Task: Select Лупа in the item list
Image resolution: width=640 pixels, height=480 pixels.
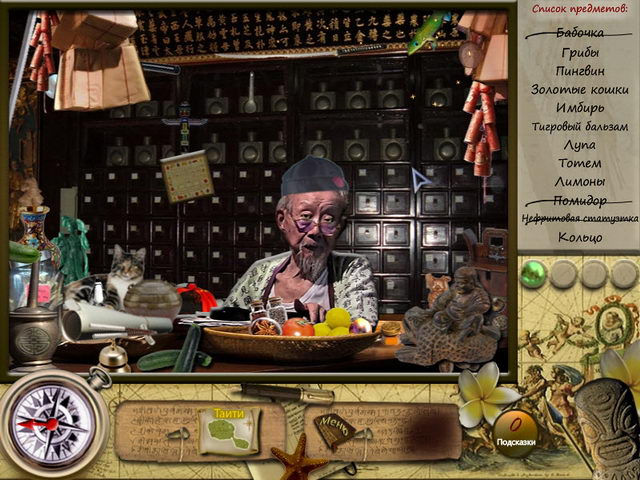Action: coord(580,144)
